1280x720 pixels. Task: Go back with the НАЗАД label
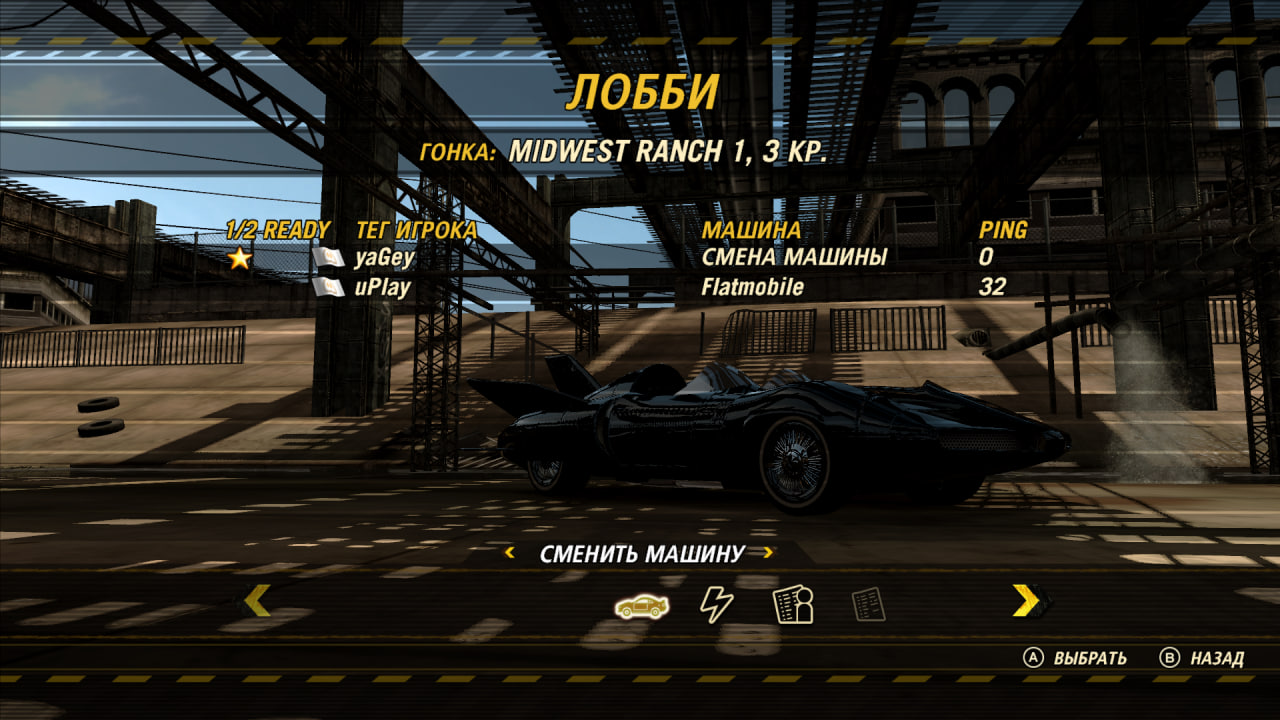[1216, 658]
